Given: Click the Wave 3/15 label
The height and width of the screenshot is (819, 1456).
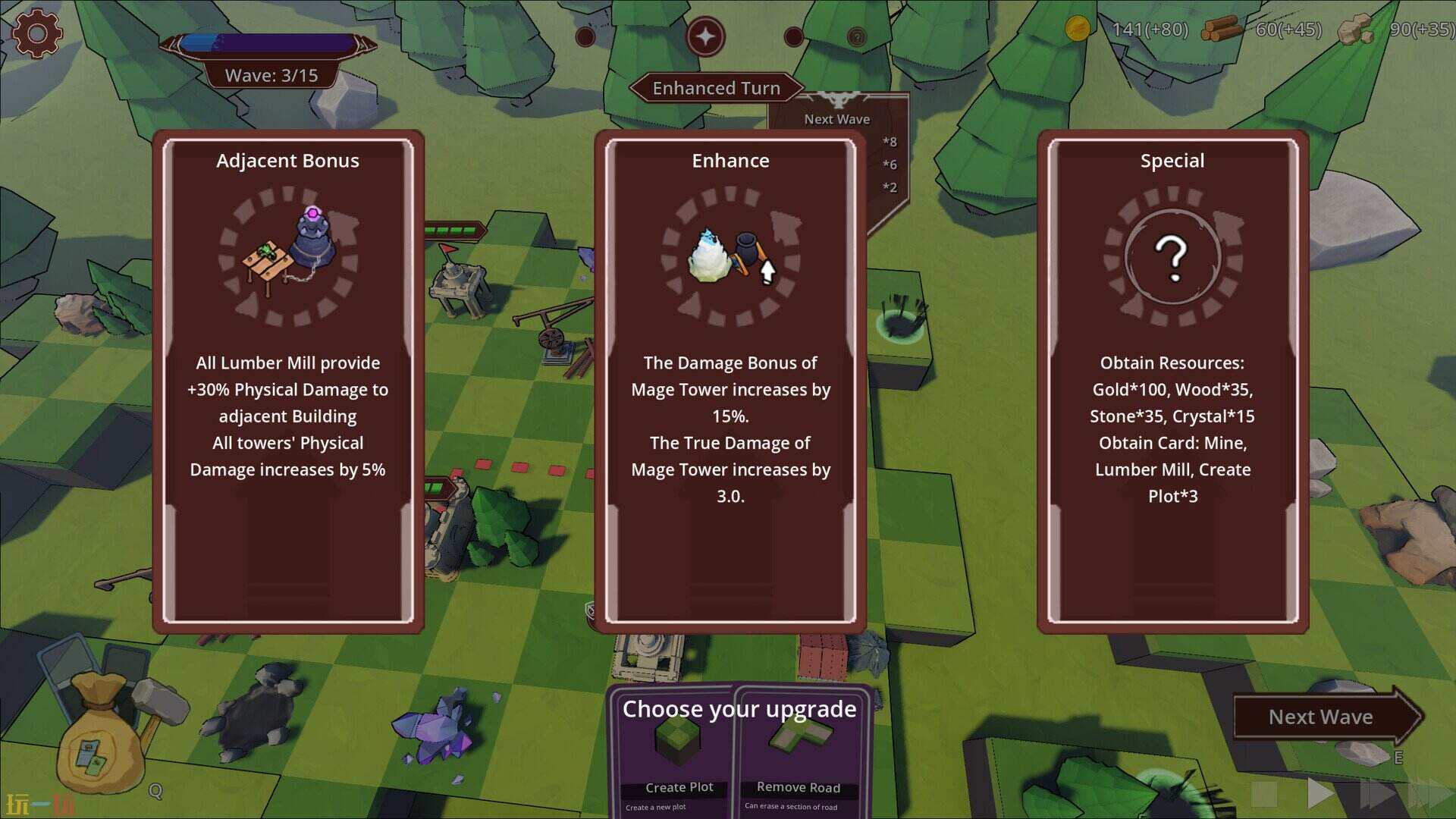Looking at the screenshot, I should pyautogui.click(x=271, y=75).
